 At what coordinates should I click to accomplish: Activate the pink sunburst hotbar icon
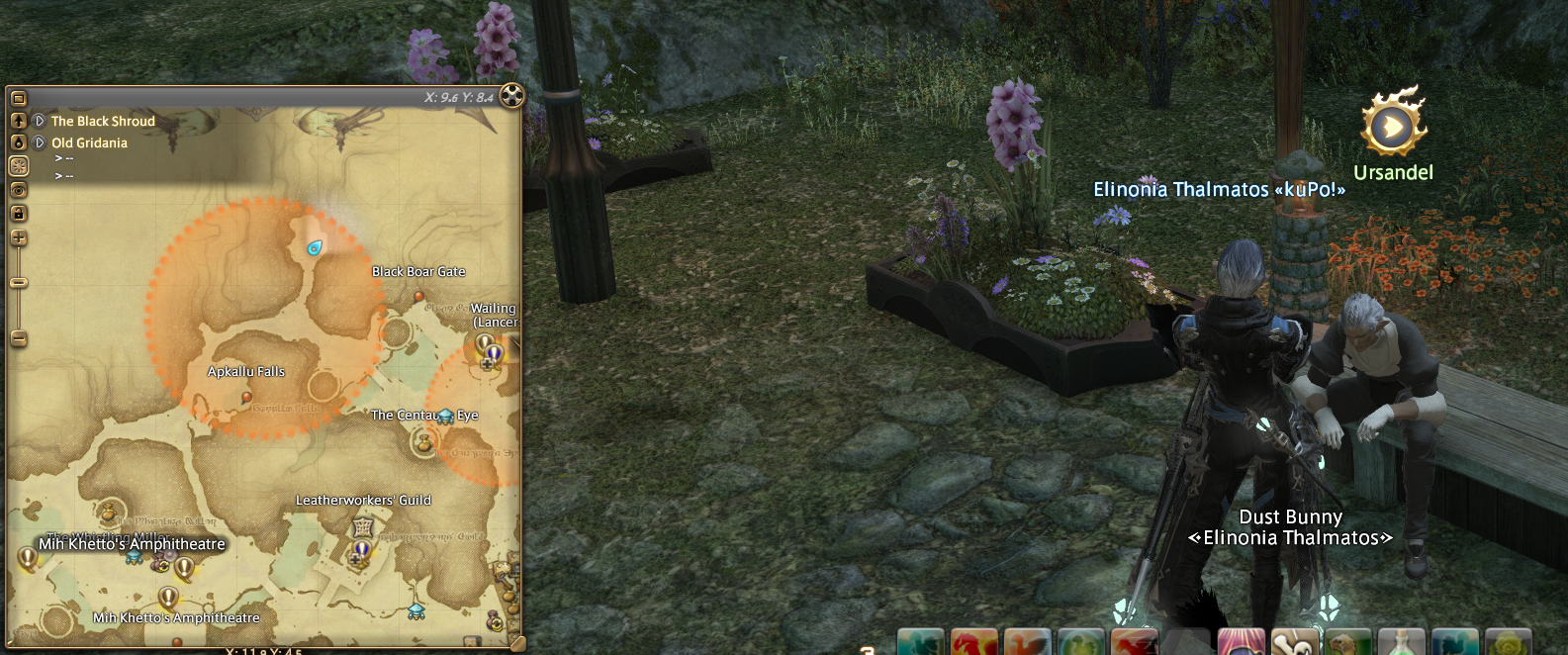click(x=1241, y=643)
